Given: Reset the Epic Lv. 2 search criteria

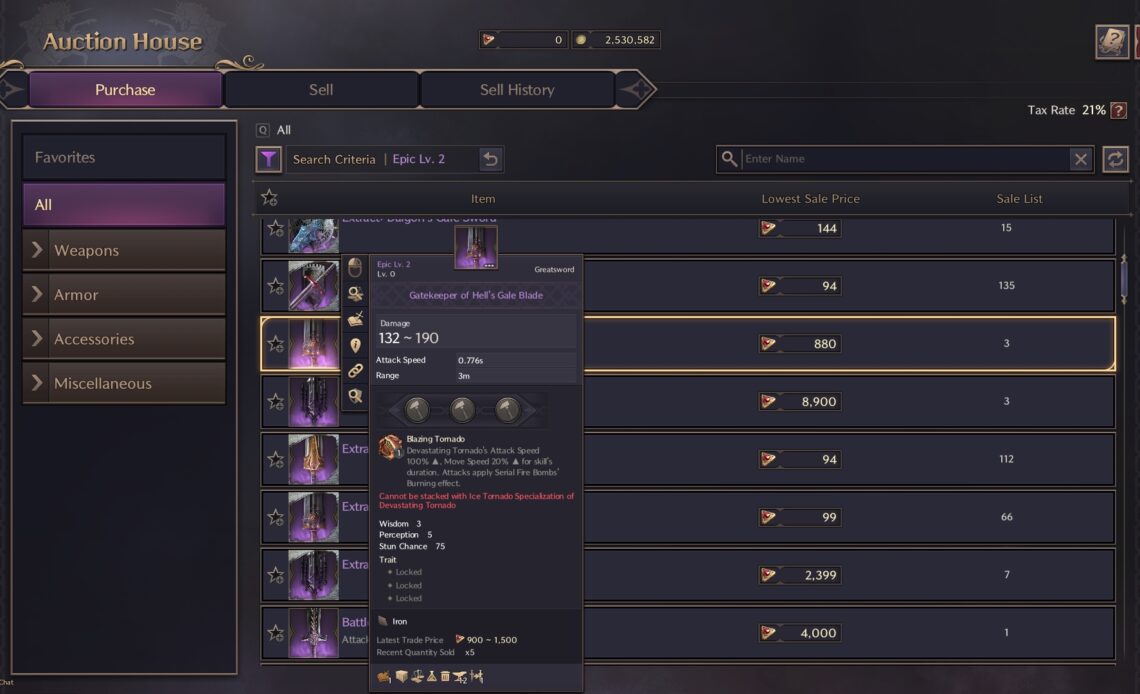Looking at the screenshot, I should coord(490,159).
